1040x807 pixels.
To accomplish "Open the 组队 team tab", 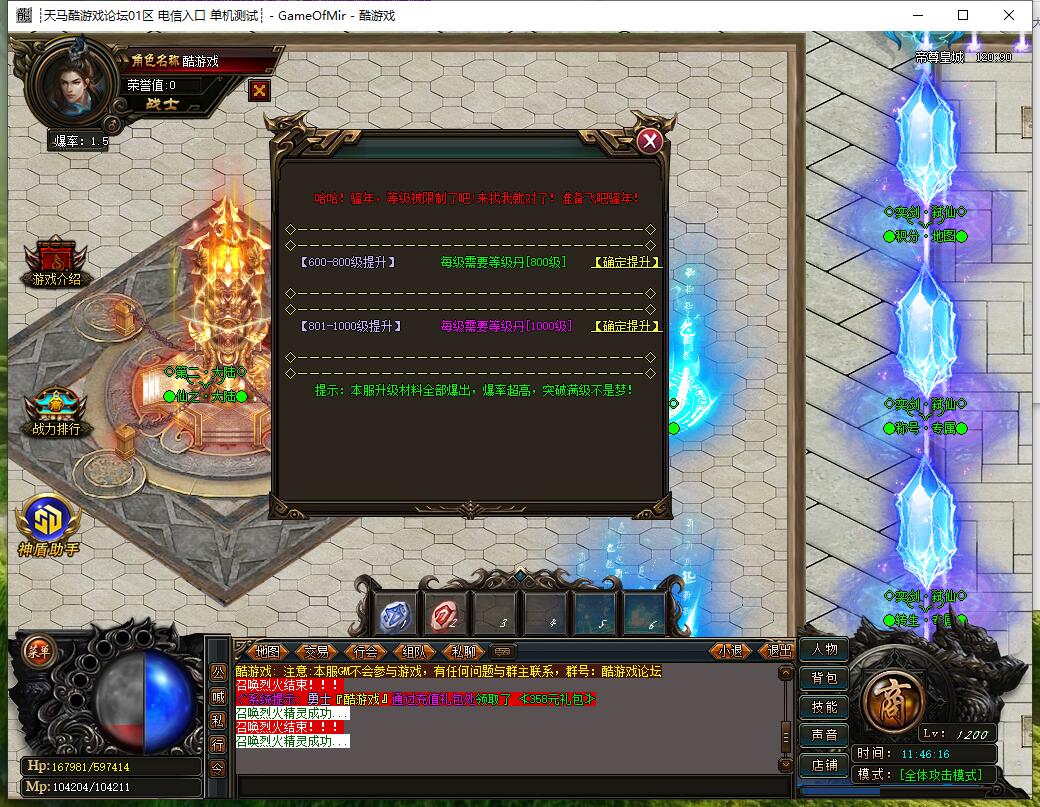I will click(x=415, y=651).
